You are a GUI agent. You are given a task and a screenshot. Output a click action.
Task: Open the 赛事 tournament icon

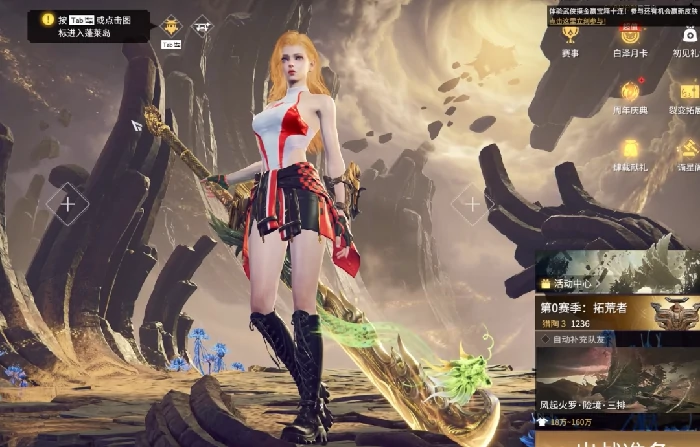(x=570, y=38)
